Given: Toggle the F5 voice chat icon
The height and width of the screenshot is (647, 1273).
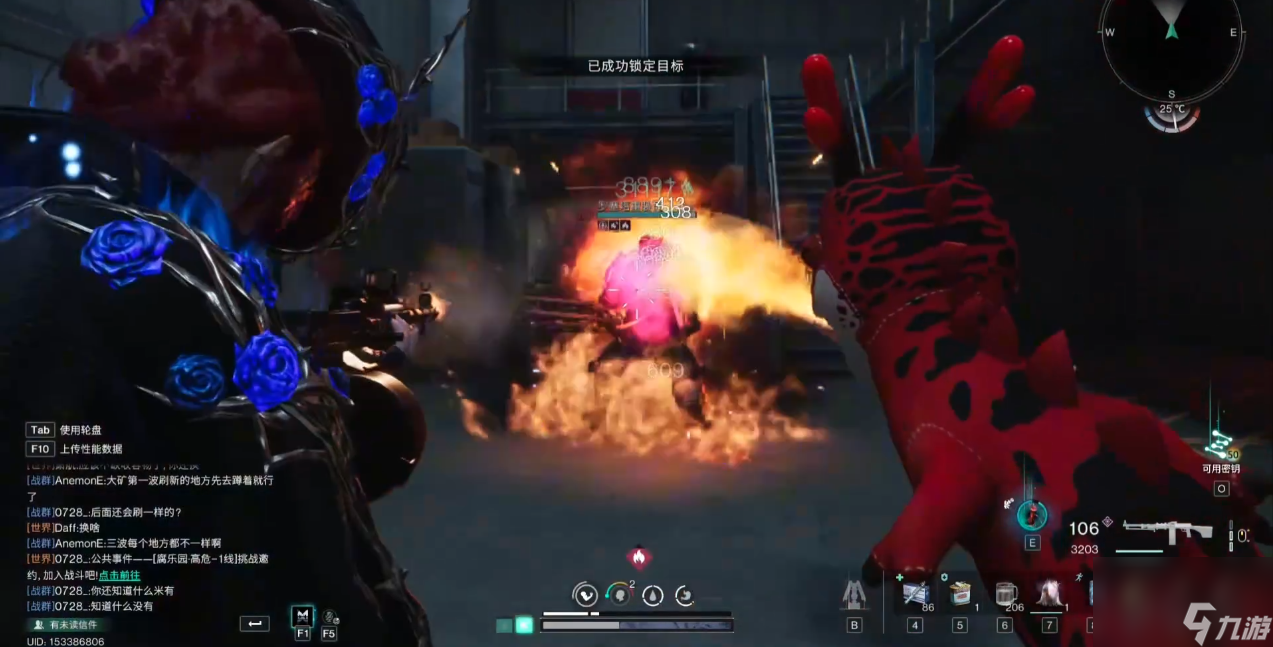Looking at the screenshot, I should (329, 618).
